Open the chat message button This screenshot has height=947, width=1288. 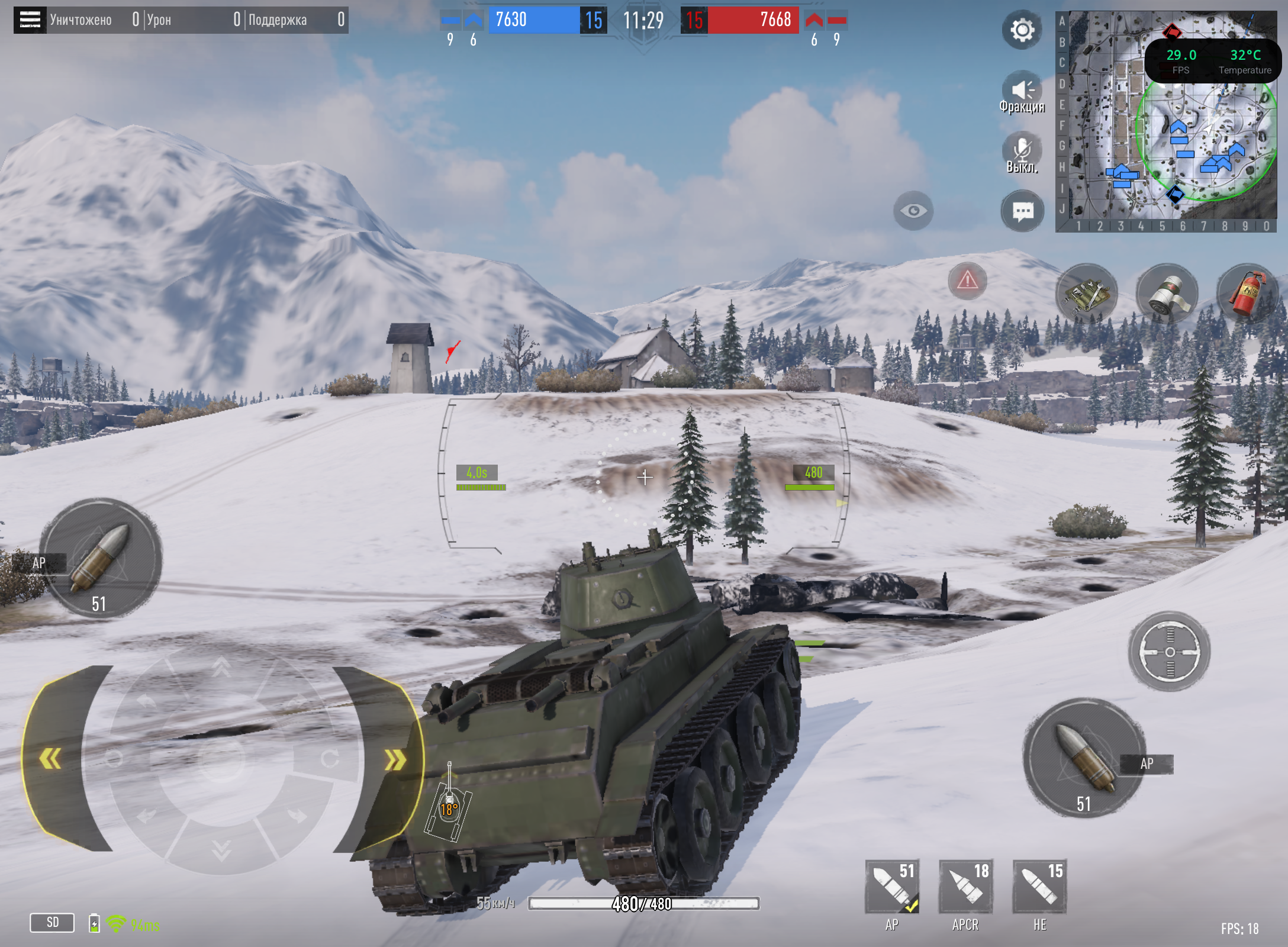pos(1022,211)
